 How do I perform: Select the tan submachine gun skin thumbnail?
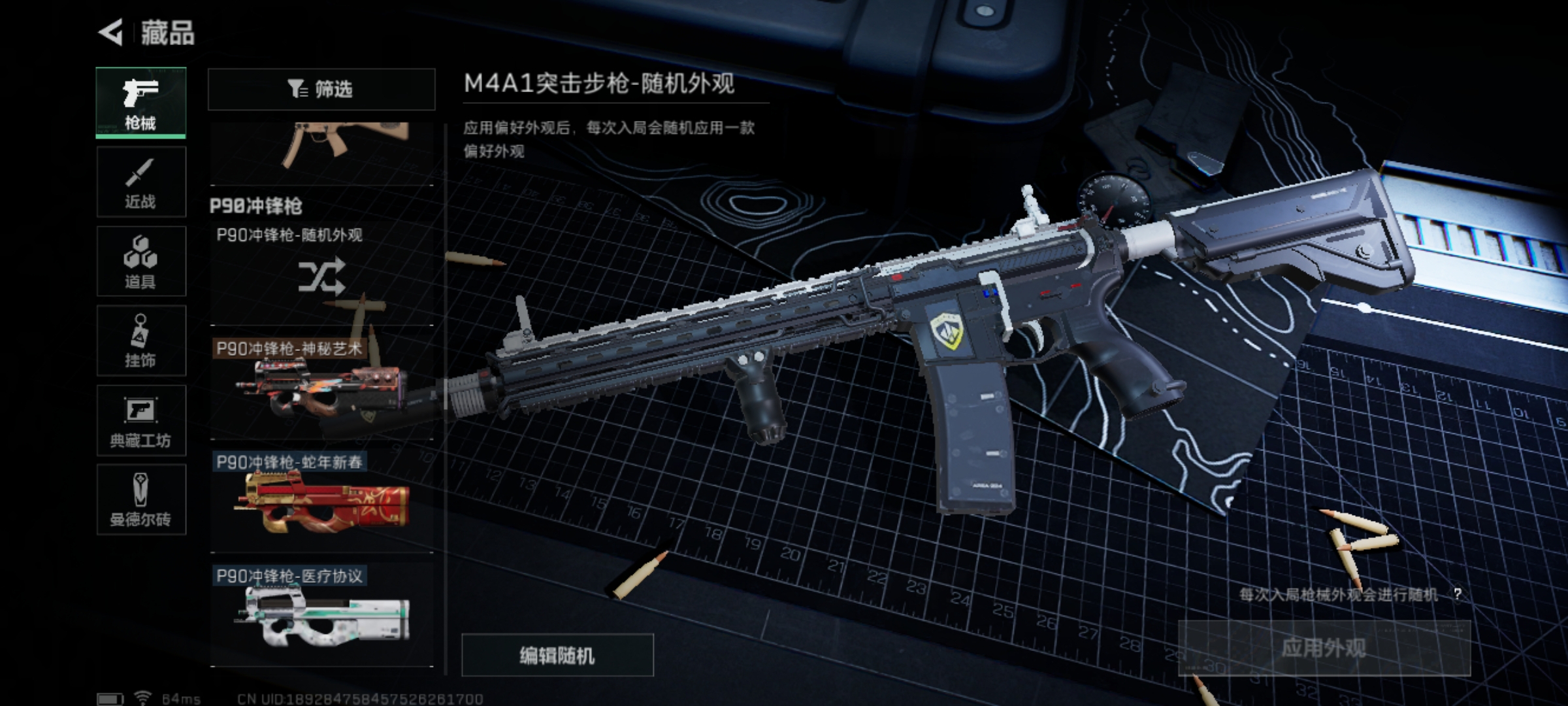321,150
